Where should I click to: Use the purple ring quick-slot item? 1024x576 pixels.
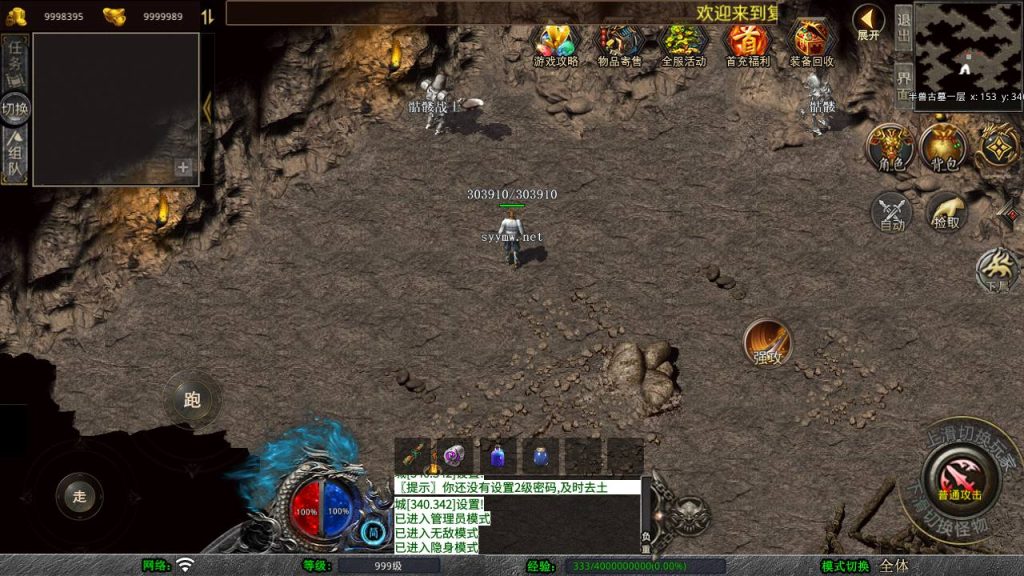coord(454,455)
